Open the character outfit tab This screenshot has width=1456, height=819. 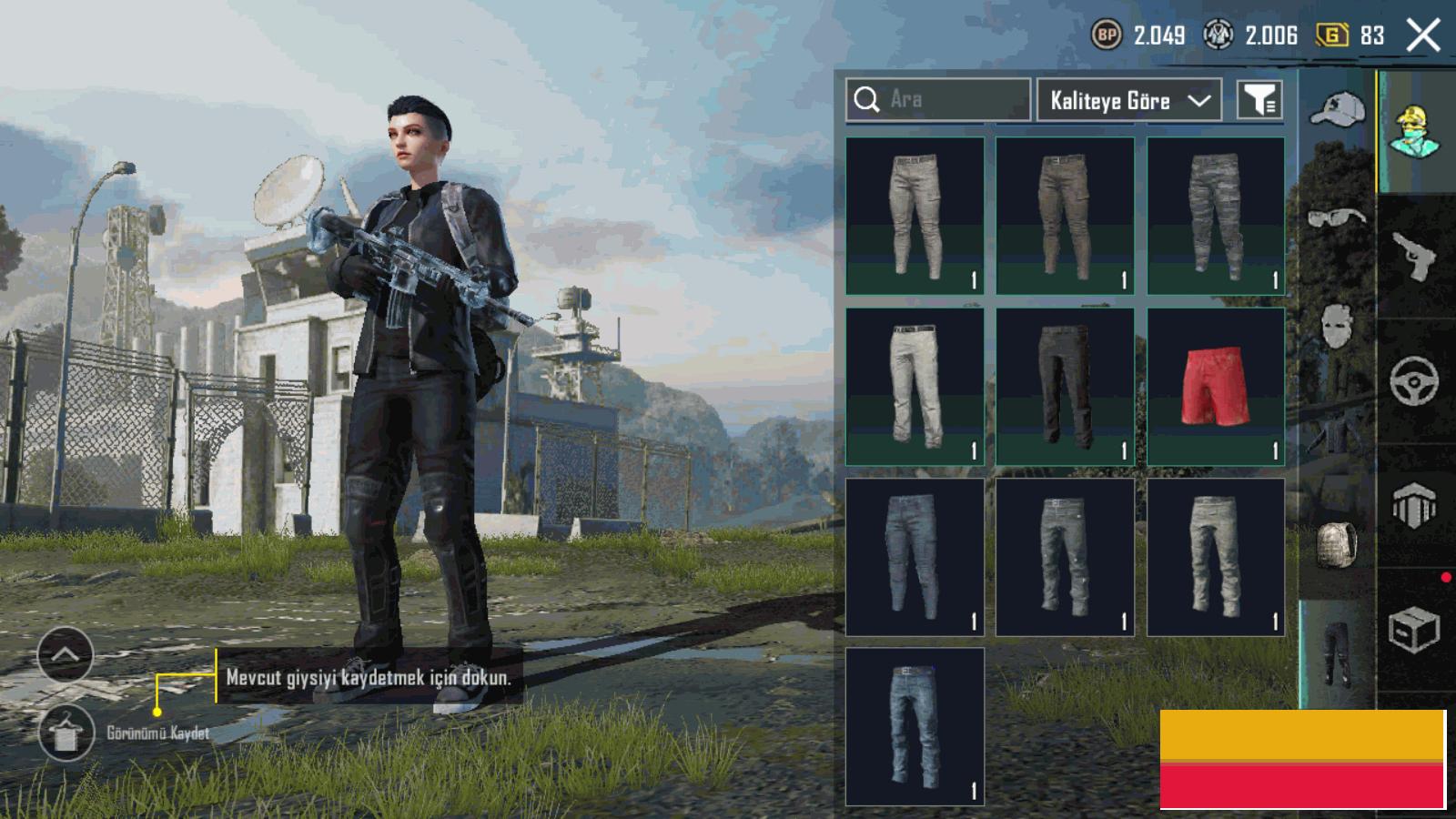[1414, 132]
